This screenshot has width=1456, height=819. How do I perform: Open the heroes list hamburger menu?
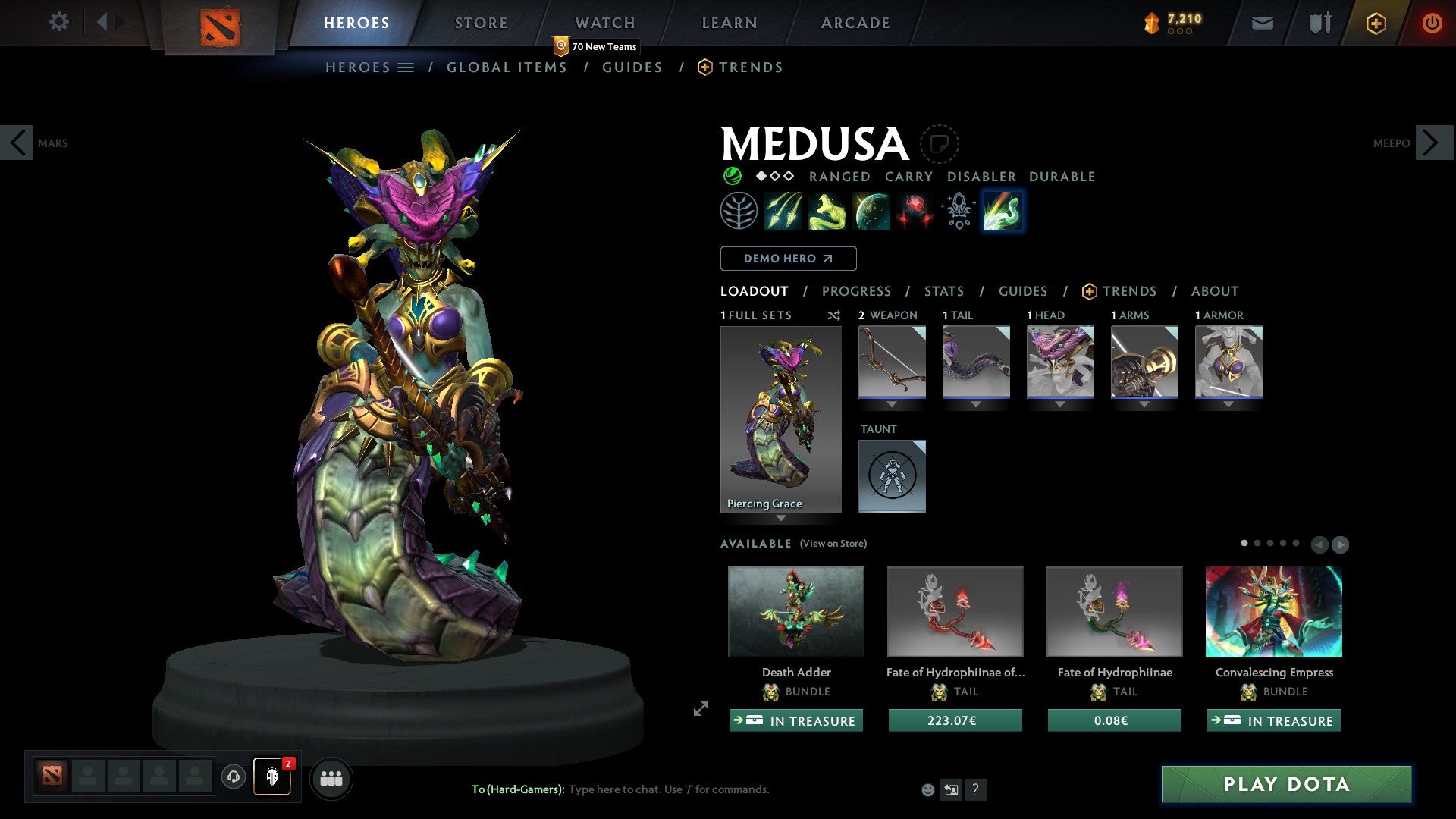406,67
